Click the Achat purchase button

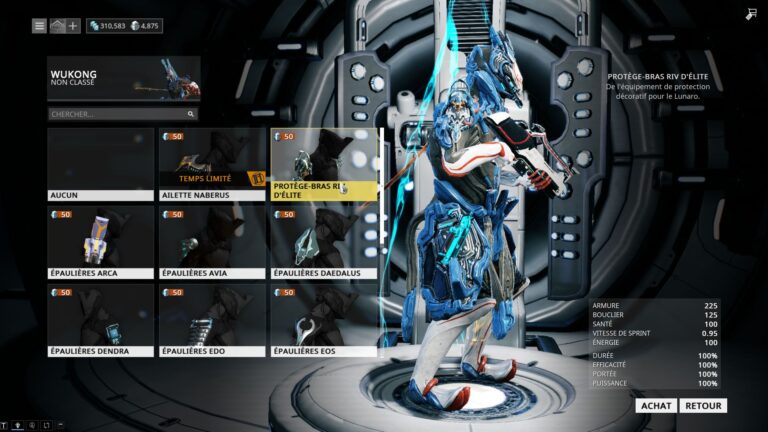click(x=656, y=406)
